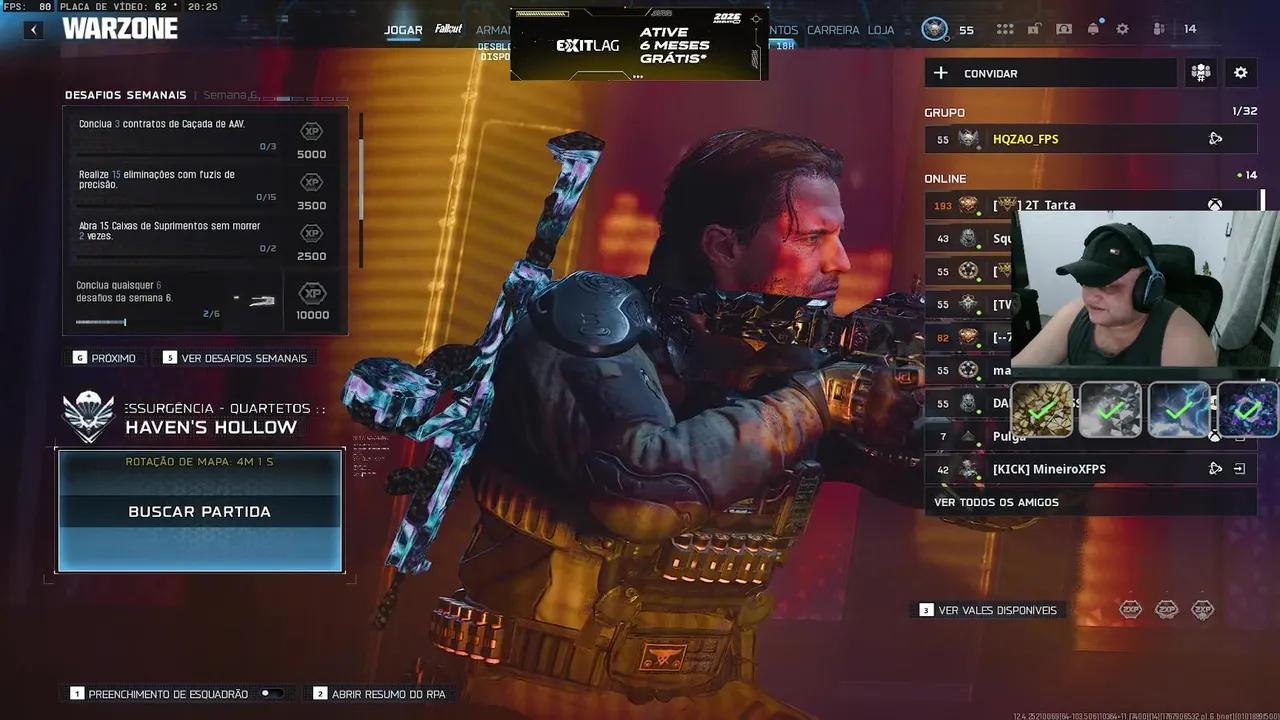Toggle voice icon next to MineiroXFPS
This screenshot has height=720, width=1280.
(x=1215, y=468)
